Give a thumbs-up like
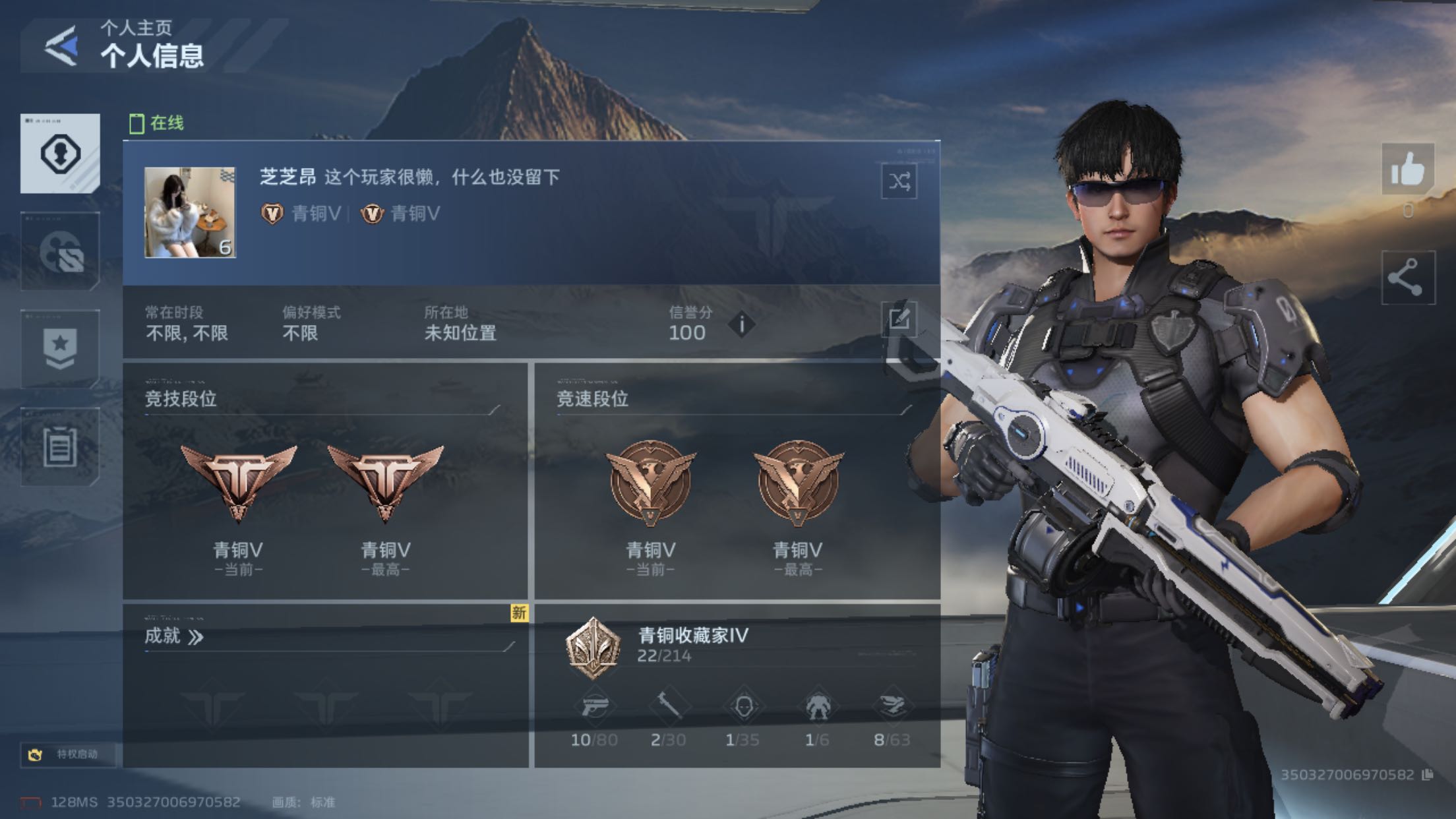This screenshot has height=819, width=1456. coord(1407,170)
